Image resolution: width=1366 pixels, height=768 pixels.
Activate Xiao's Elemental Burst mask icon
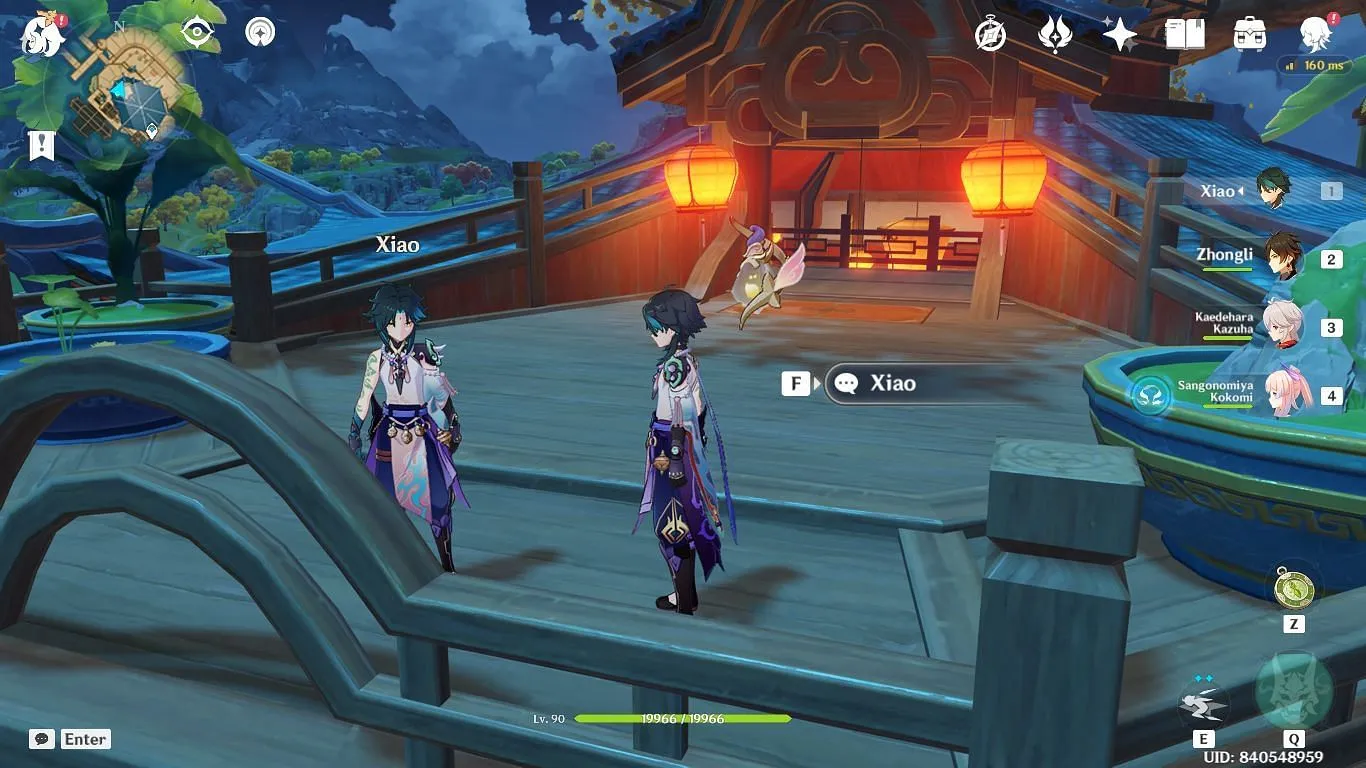point(1293,691)
